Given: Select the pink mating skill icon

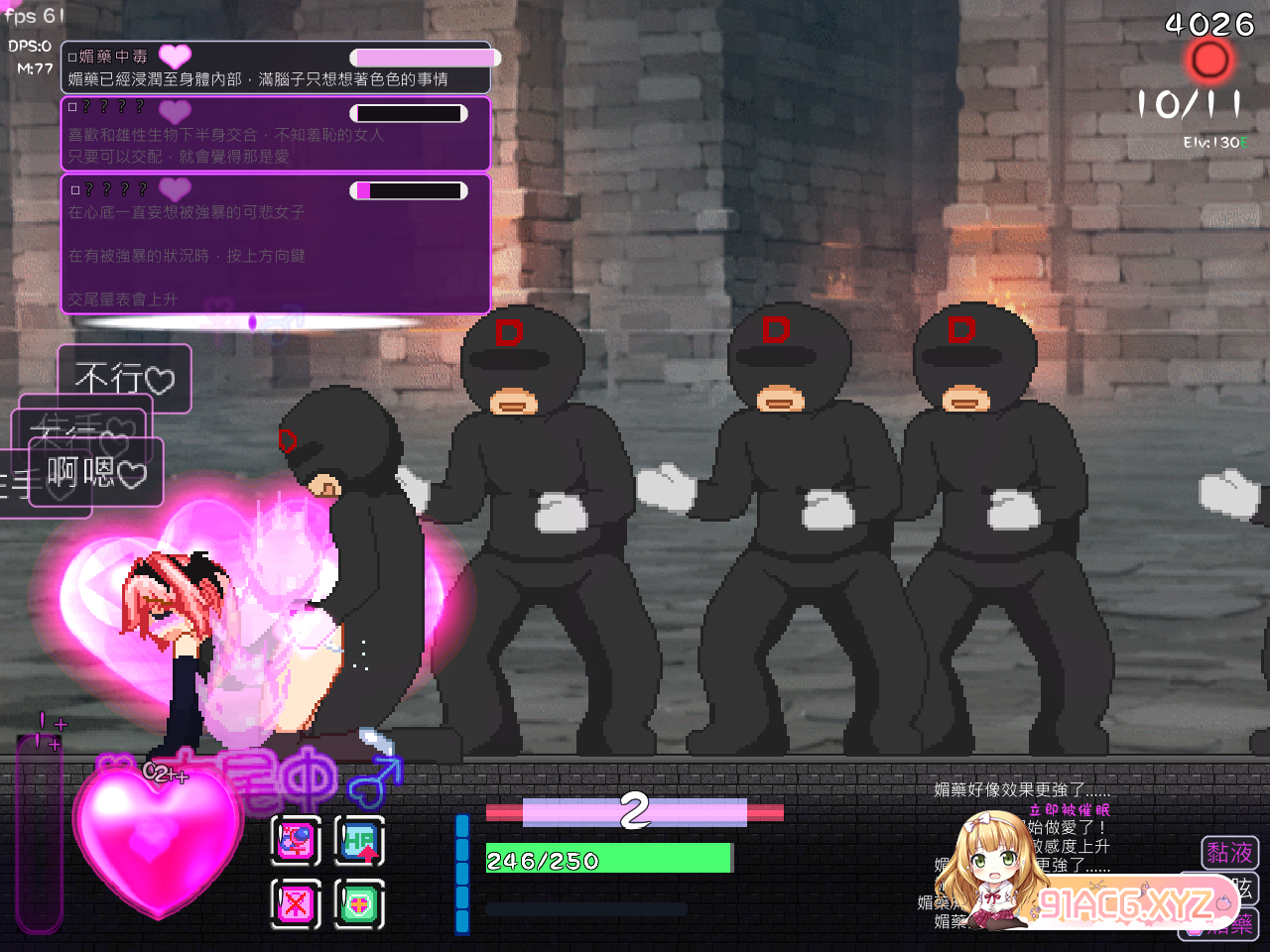Looking at the screenshot, I should click(295, 841).
